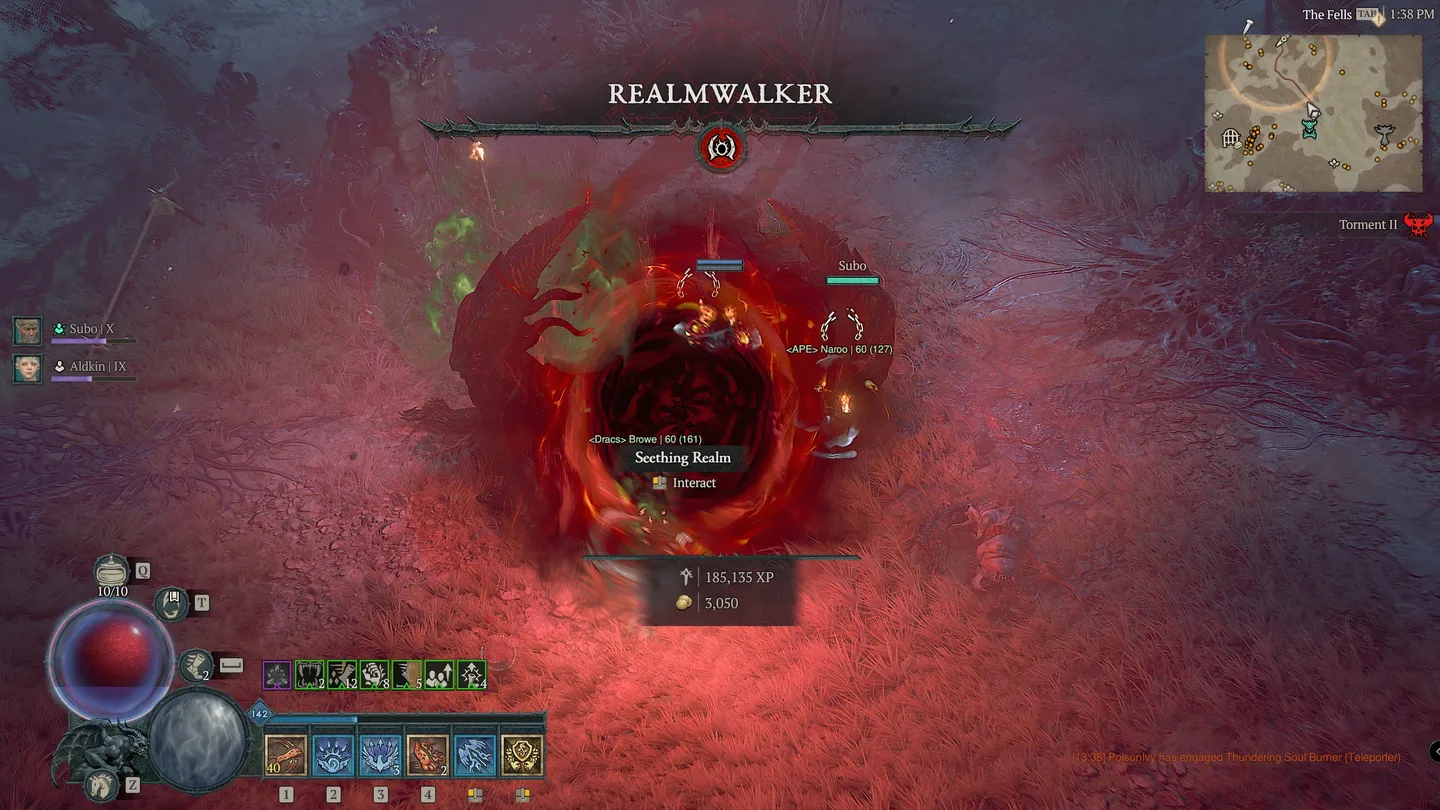Select Subo's party portrait
1440x810 pixels.
27,330
